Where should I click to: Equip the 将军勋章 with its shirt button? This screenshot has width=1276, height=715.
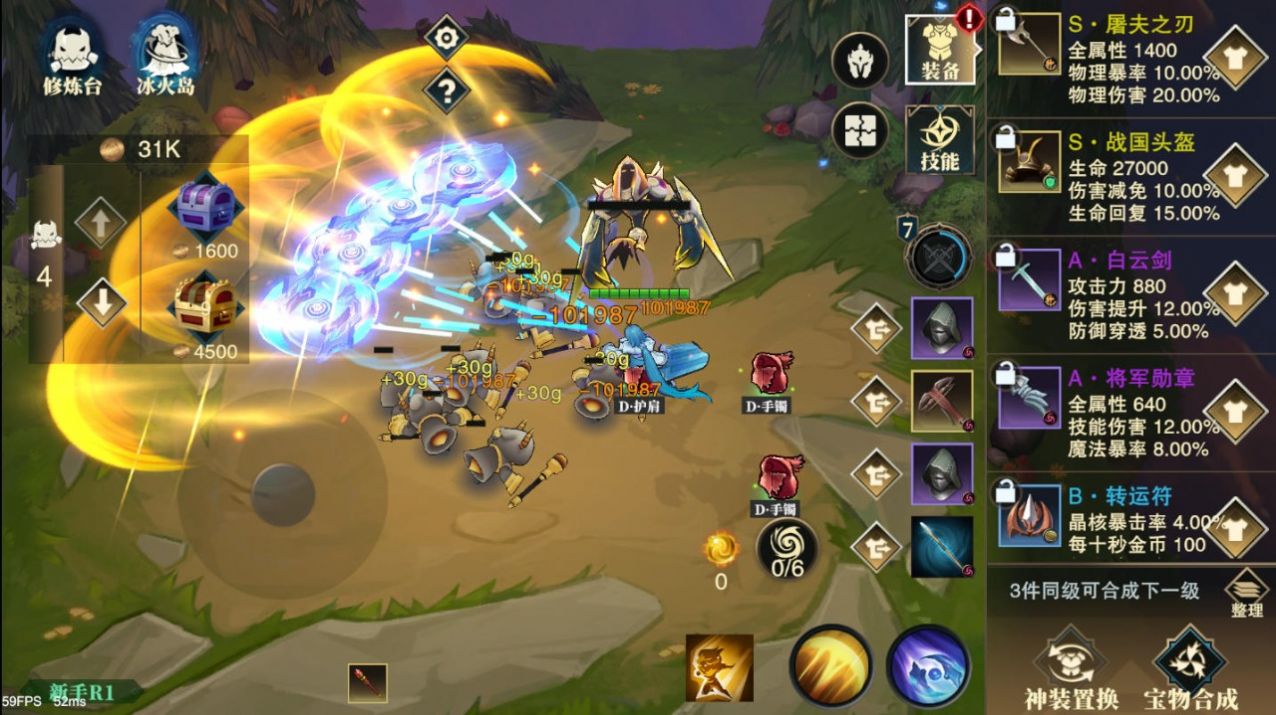point(1235,412)
